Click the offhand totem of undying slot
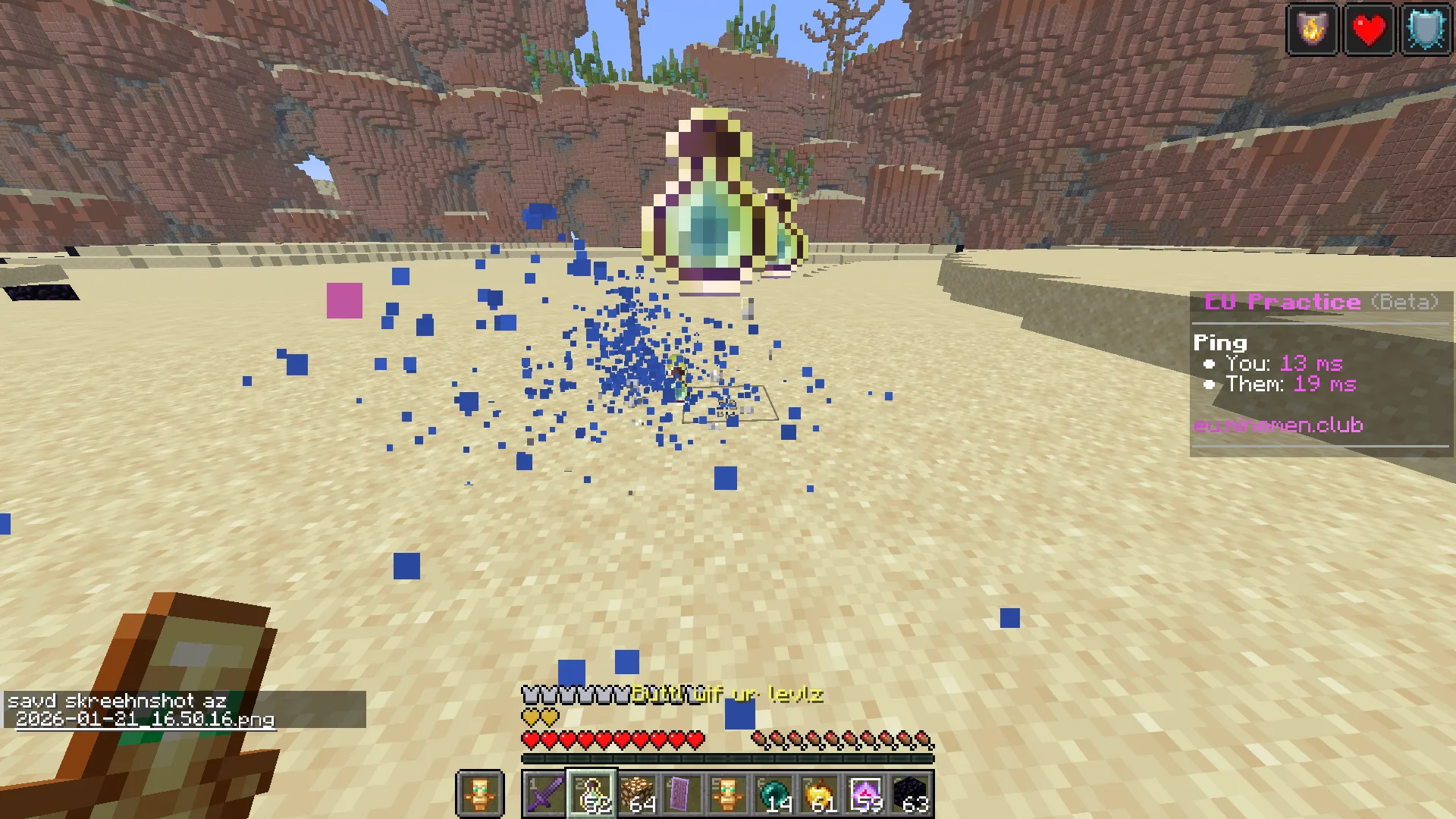 tap(479, 794)
